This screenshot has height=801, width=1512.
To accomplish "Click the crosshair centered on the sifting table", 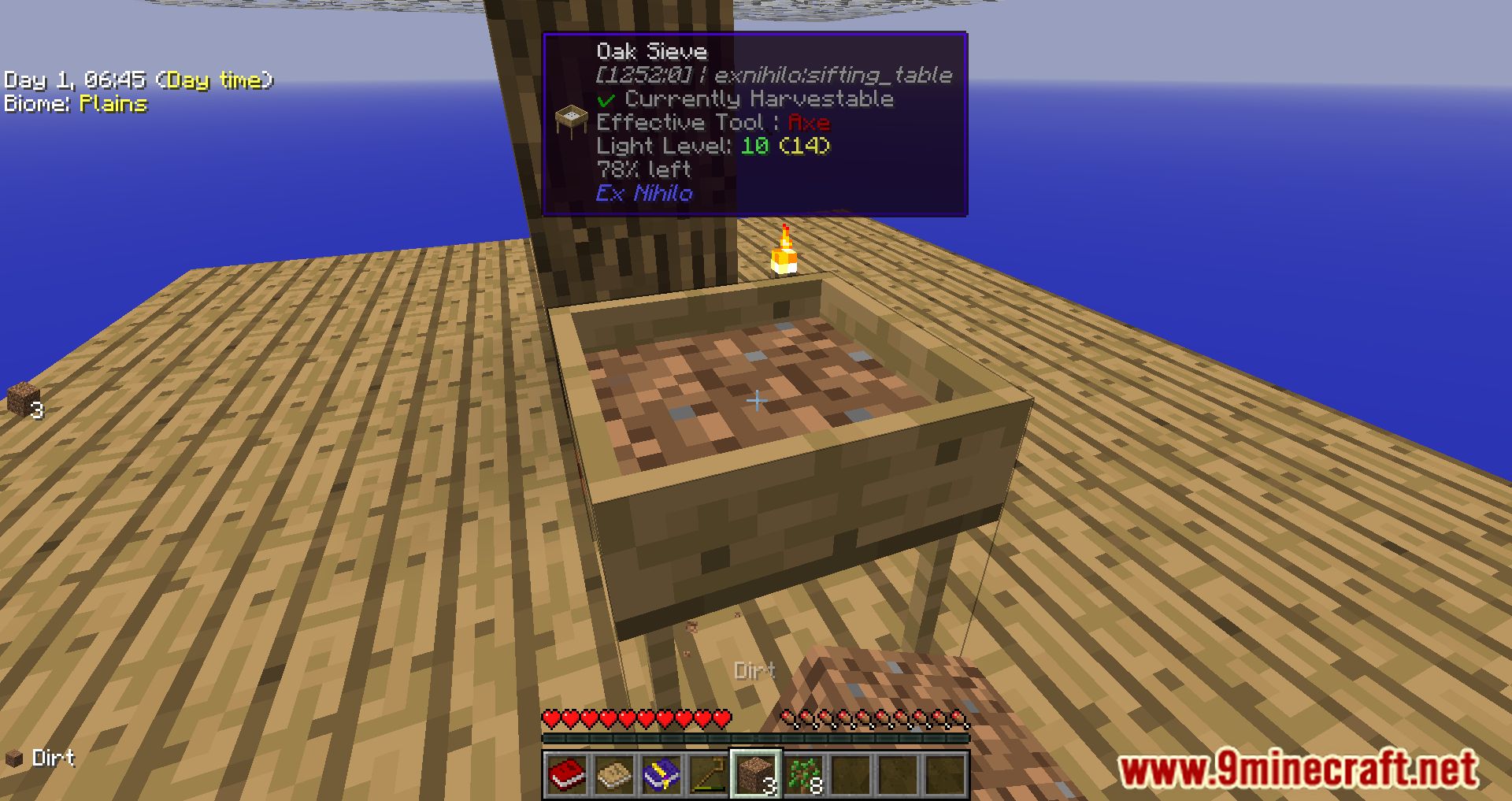I will click(756, 401).
